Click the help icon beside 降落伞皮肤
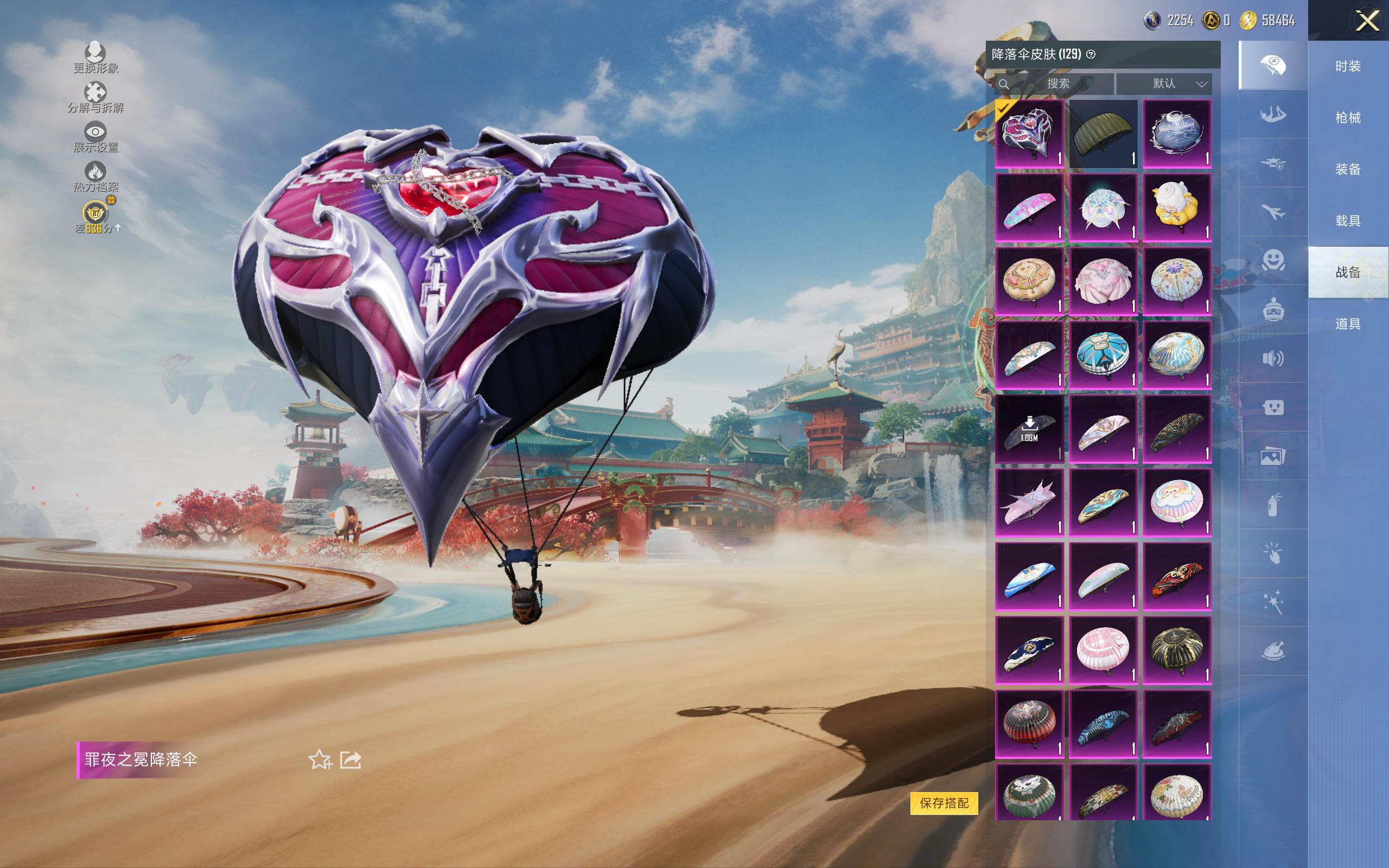 tap(1091, 54)
